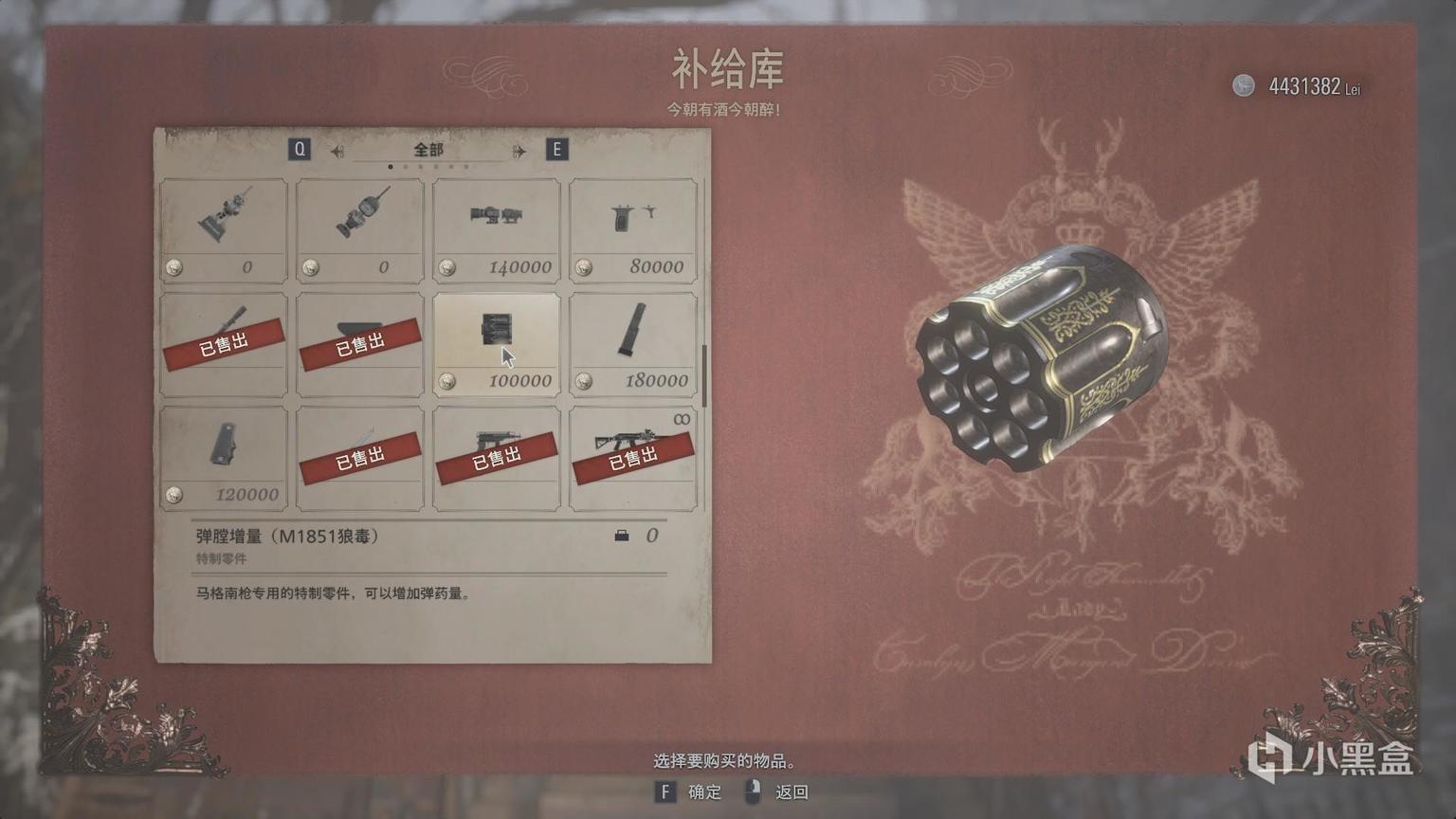The height and width of the screenshot is (819, 1456).
Task: Click the 全部 category header
Action: pyautogui.click(x=428, y=150)
